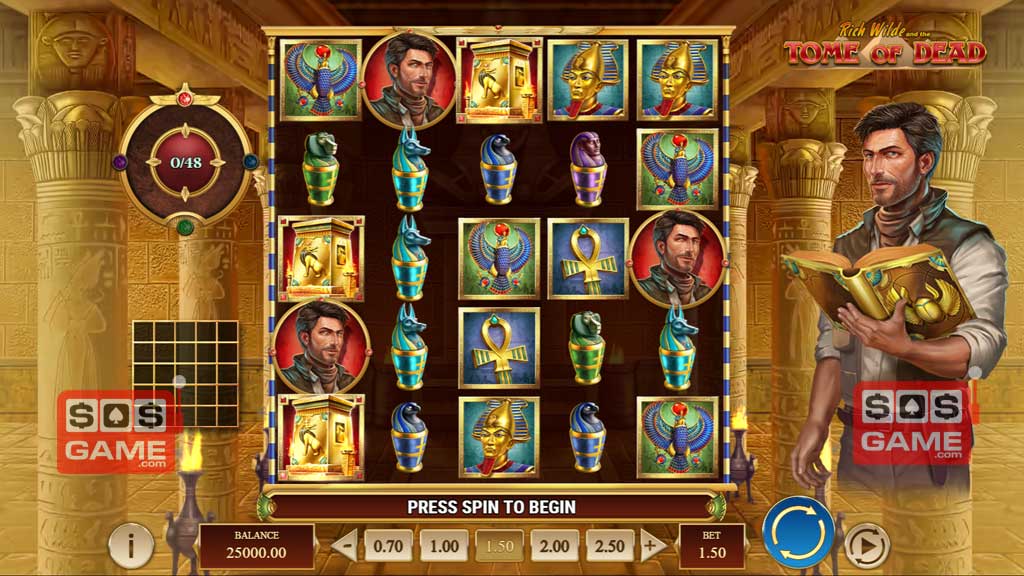1024x576 pixels.
Task: Start autoplay with the gold play button
Action: [x=866, y=545]
